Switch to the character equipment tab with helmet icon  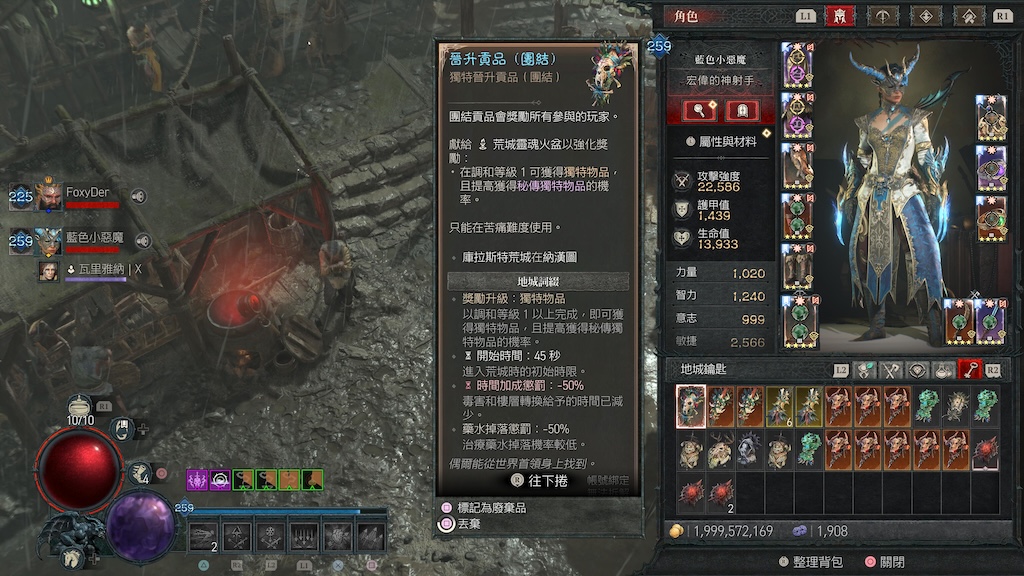tap(838, 16)
